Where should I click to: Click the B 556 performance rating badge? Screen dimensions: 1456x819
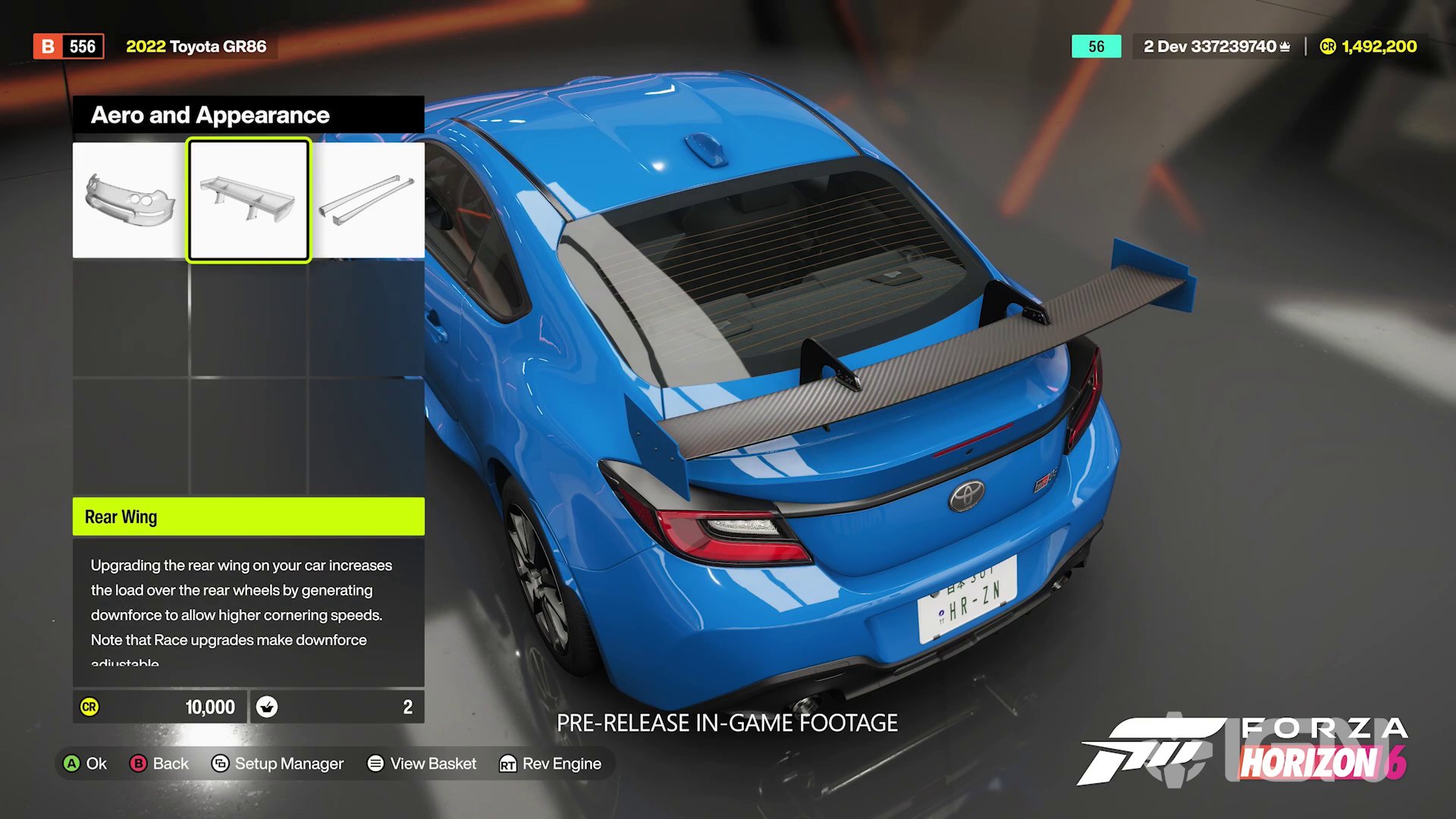(67, 46)
